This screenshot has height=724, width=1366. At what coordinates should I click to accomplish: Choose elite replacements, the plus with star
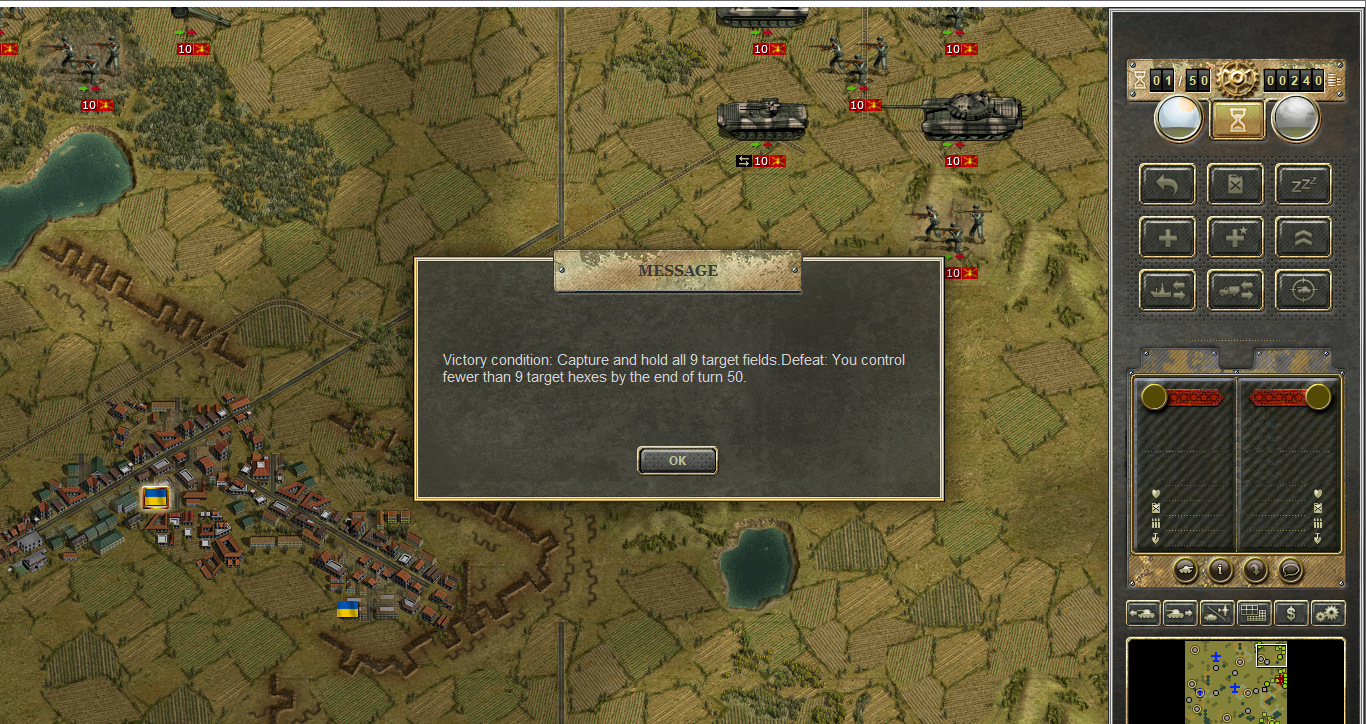(1235, 237)
